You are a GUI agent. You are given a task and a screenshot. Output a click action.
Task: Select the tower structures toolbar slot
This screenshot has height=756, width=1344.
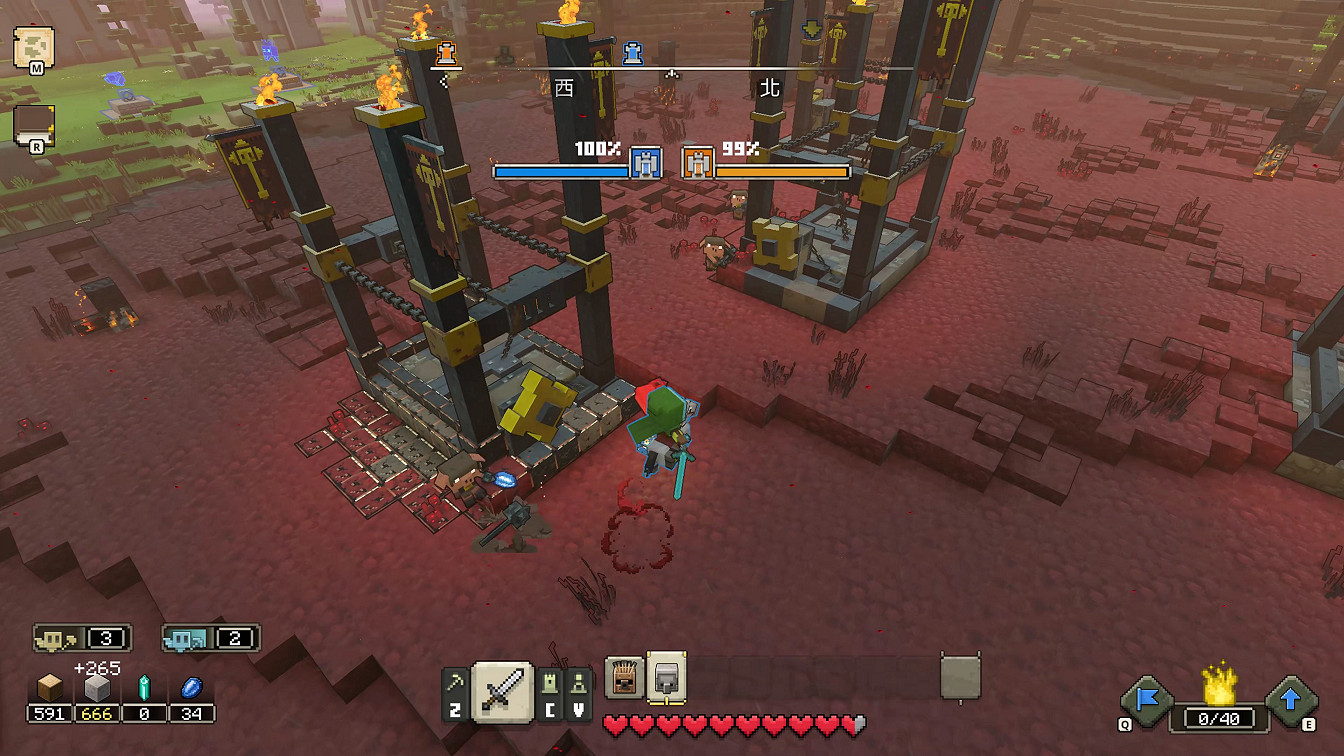tap(551, 692)
